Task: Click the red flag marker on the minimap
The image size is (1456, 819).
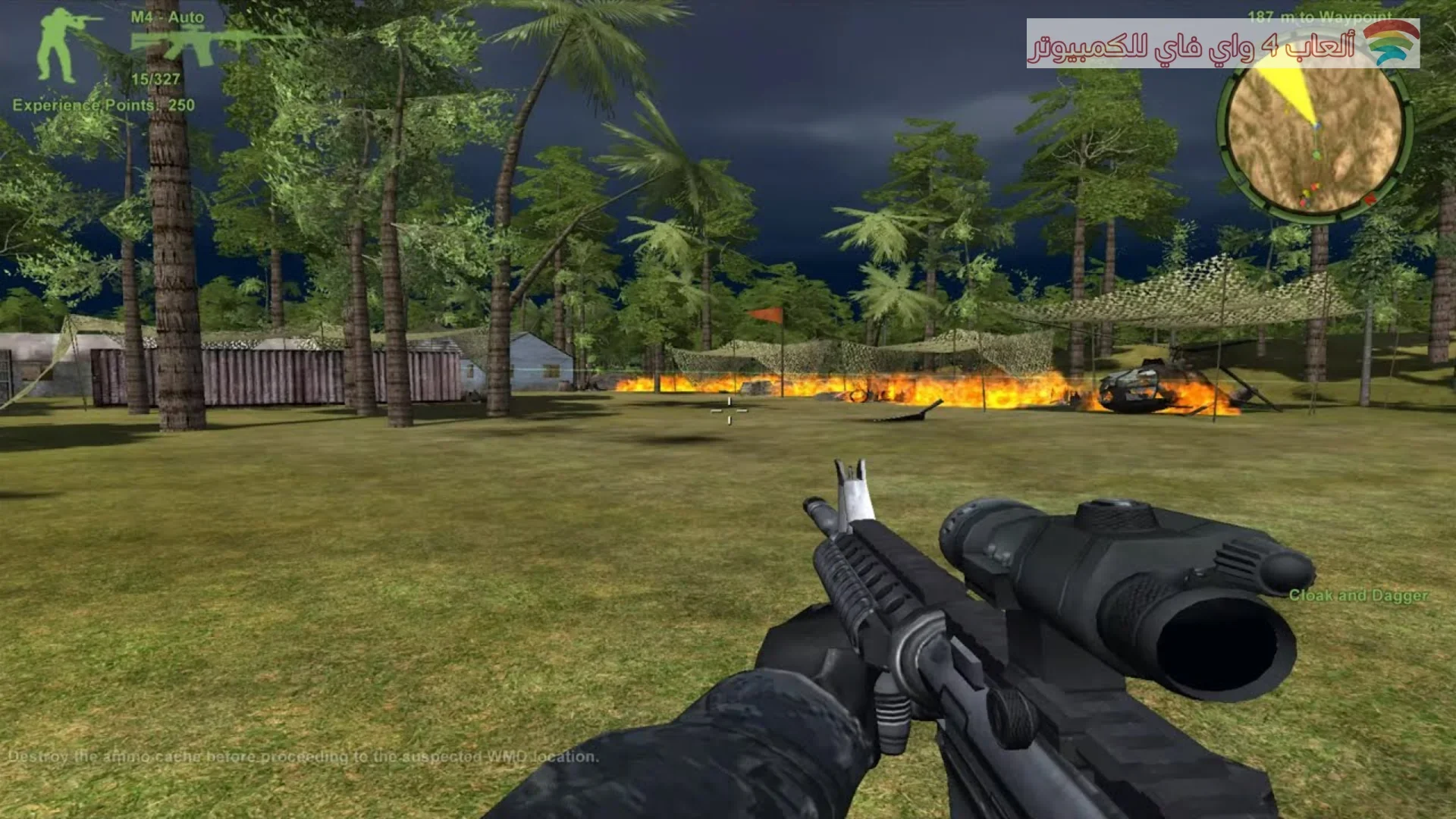Action: [x=1314, y=187]
